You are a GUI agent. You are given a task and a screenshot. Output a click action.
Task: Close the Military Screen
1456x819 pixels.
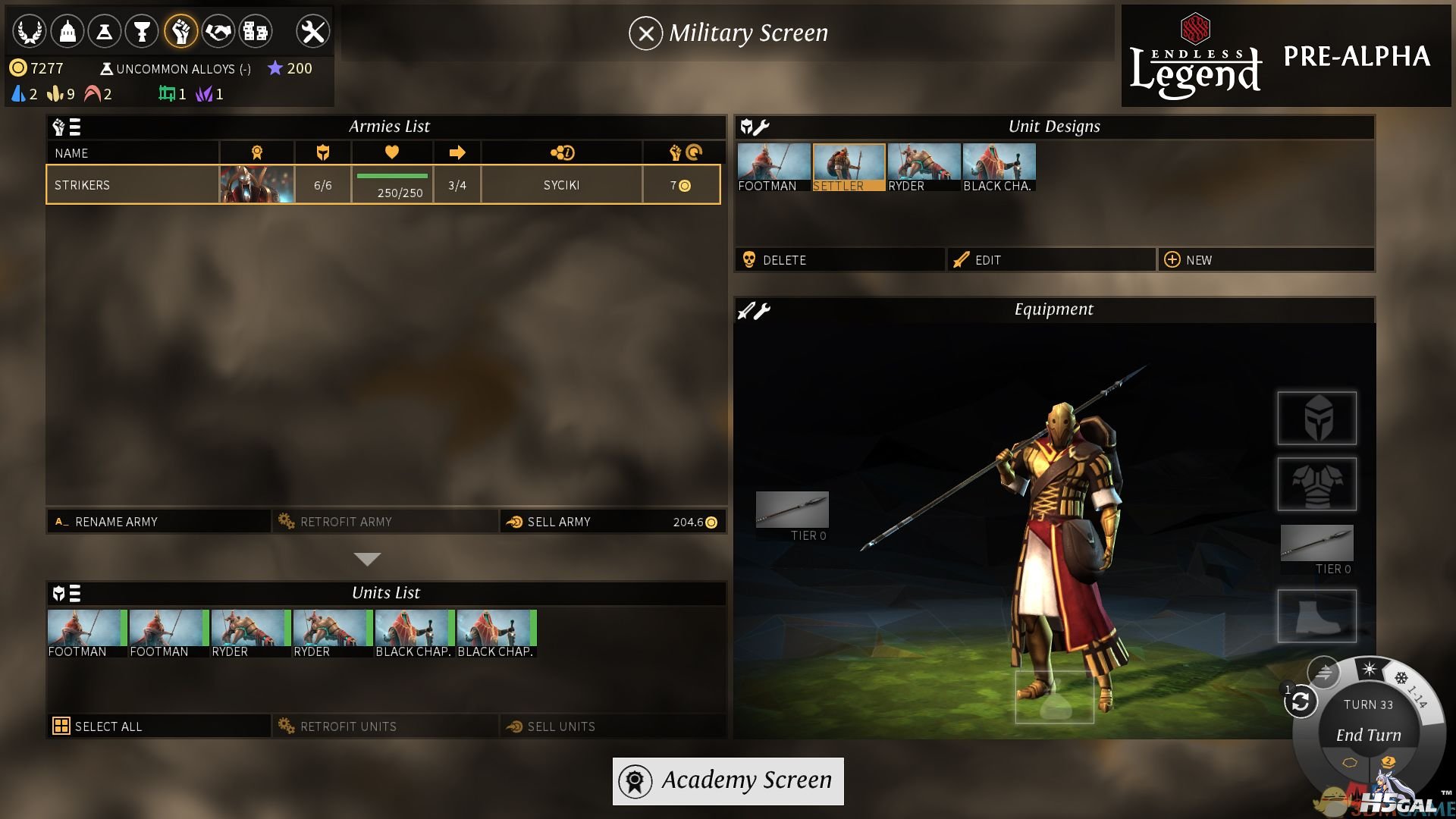(x=645, y=33)
